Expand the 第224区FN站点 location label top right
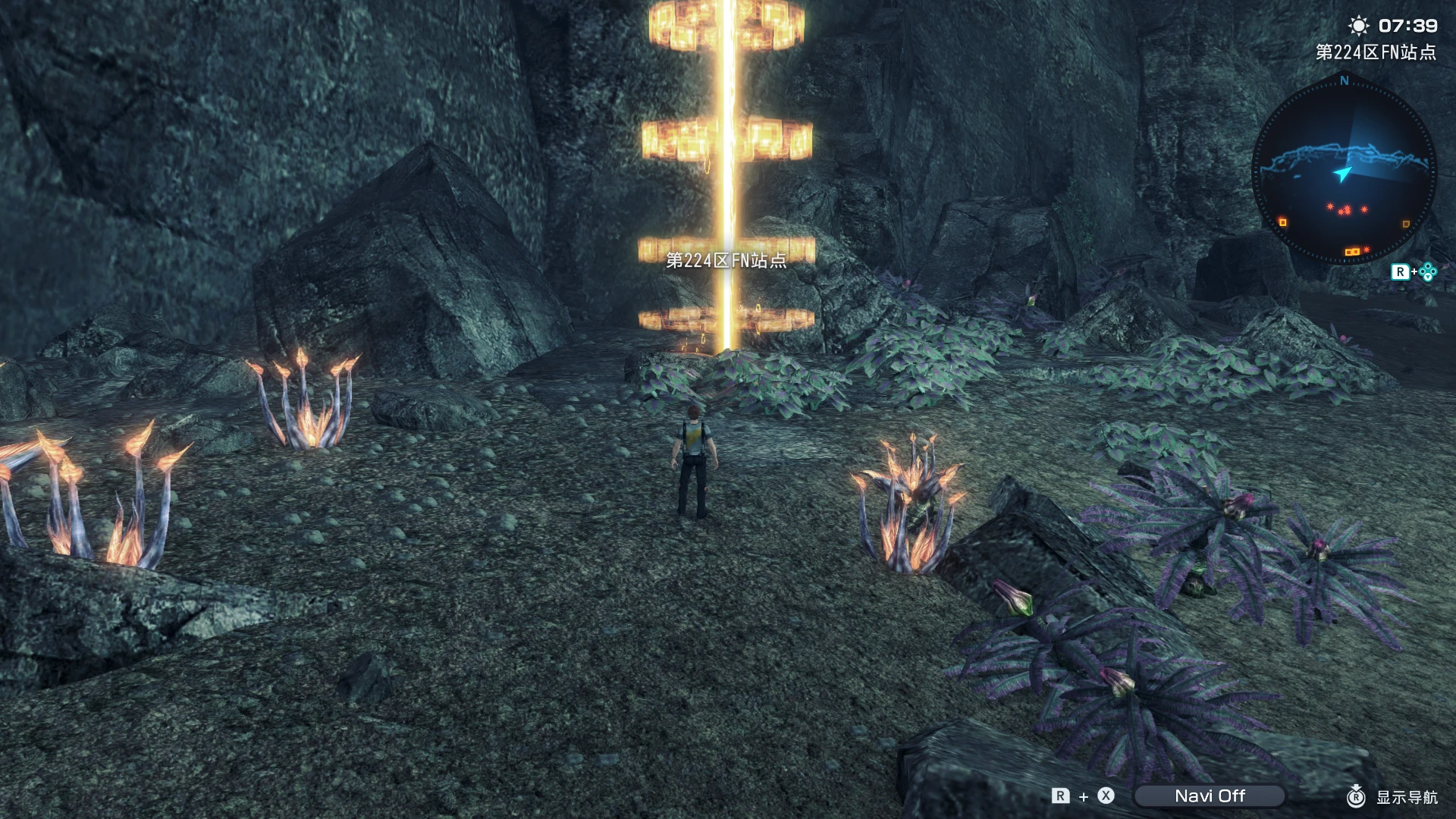This screenshot has height=819, width=1456. pyautogui.click(x=1376, y=52)
